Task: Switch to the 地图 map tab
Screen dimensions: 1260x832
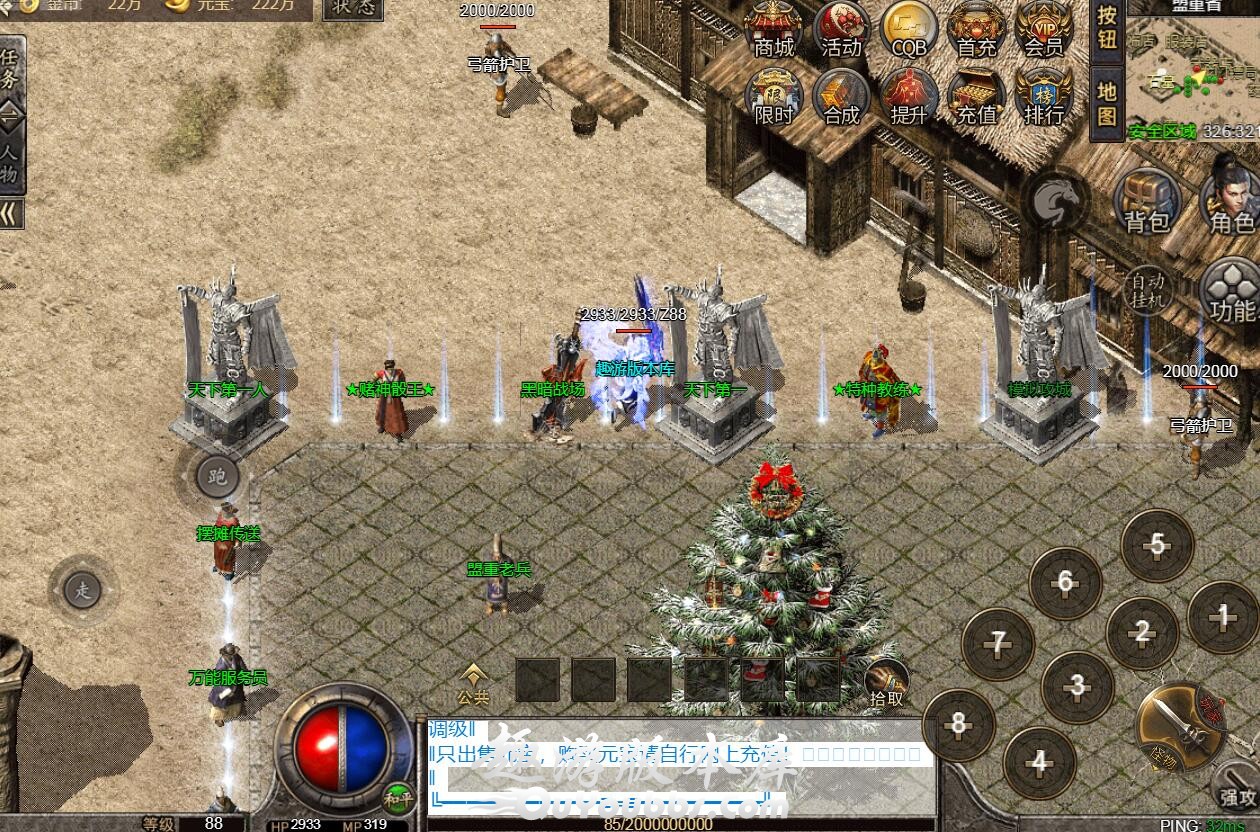Action: tap(1107, 103)
